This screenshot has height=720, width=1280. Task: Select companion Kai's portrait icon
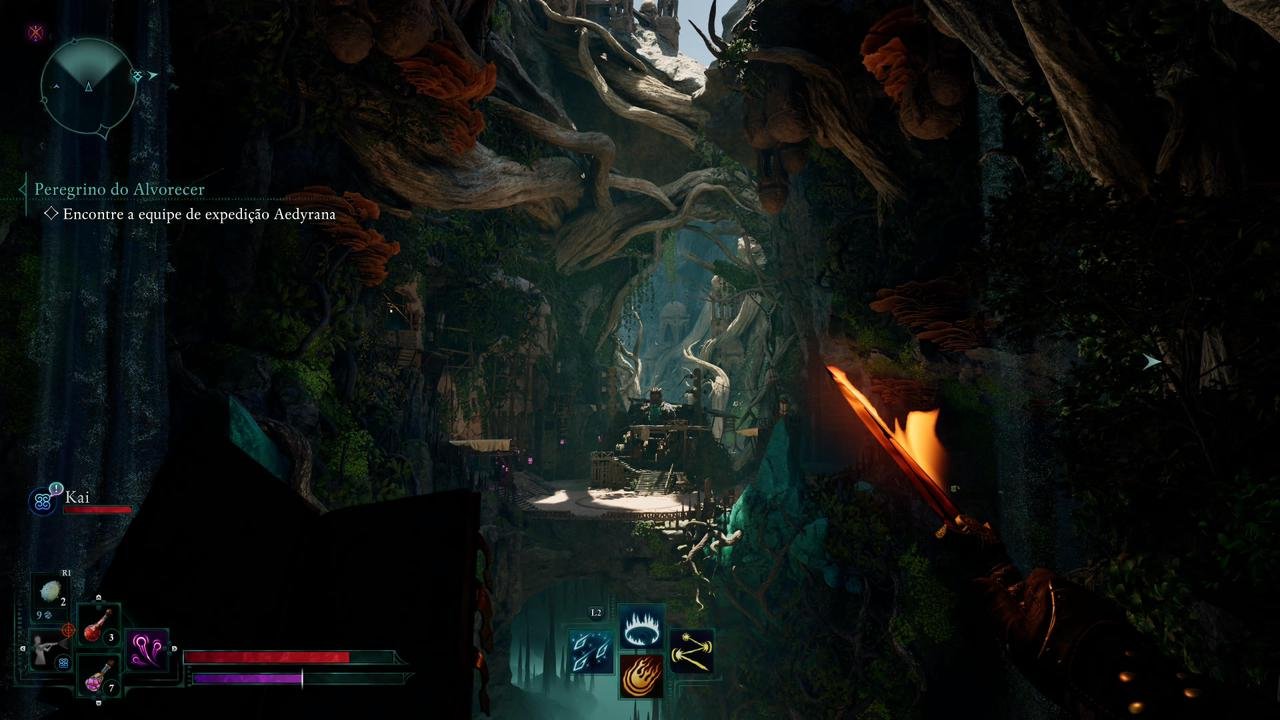pos(43,502)
